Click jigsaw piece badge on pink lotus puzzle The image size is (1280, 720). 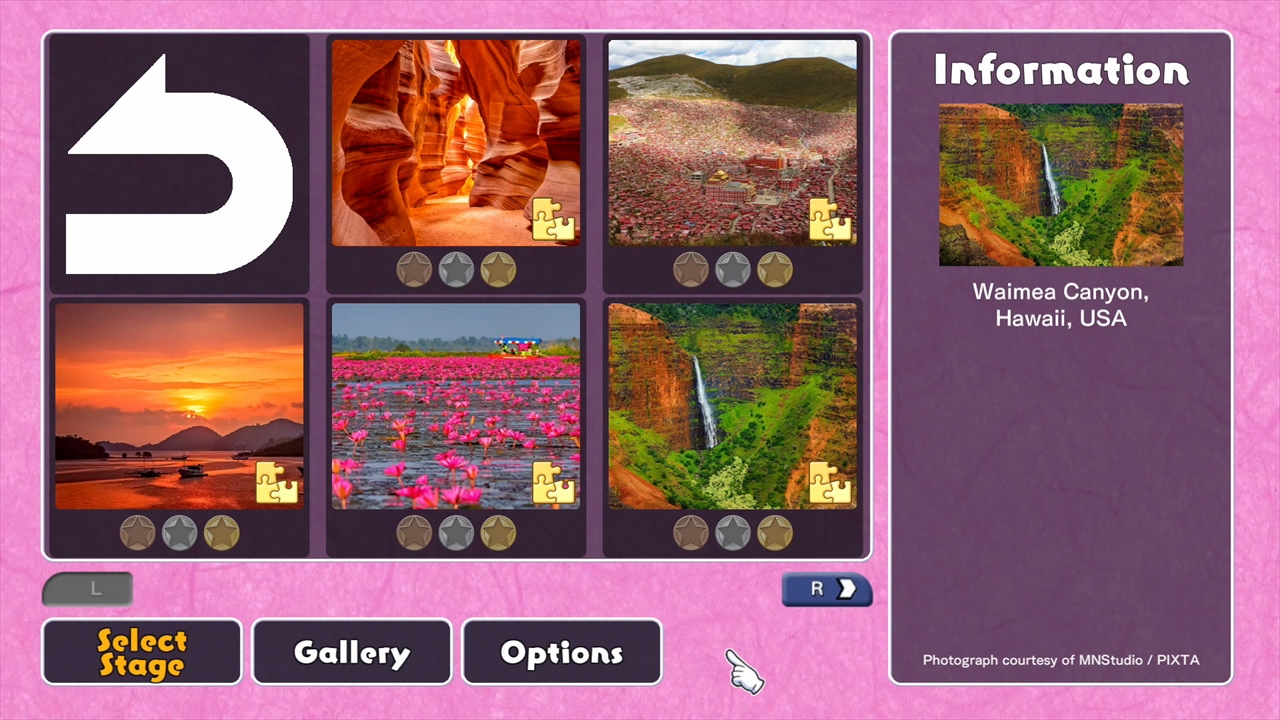(553, 482)
